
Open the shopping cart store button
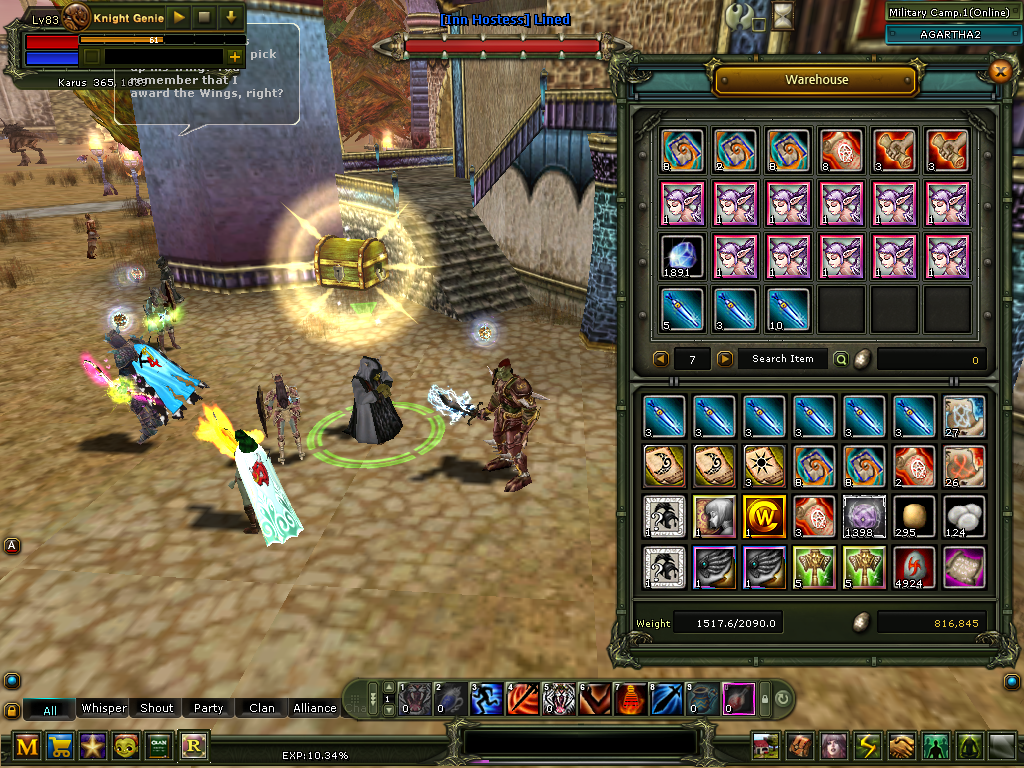60,746
